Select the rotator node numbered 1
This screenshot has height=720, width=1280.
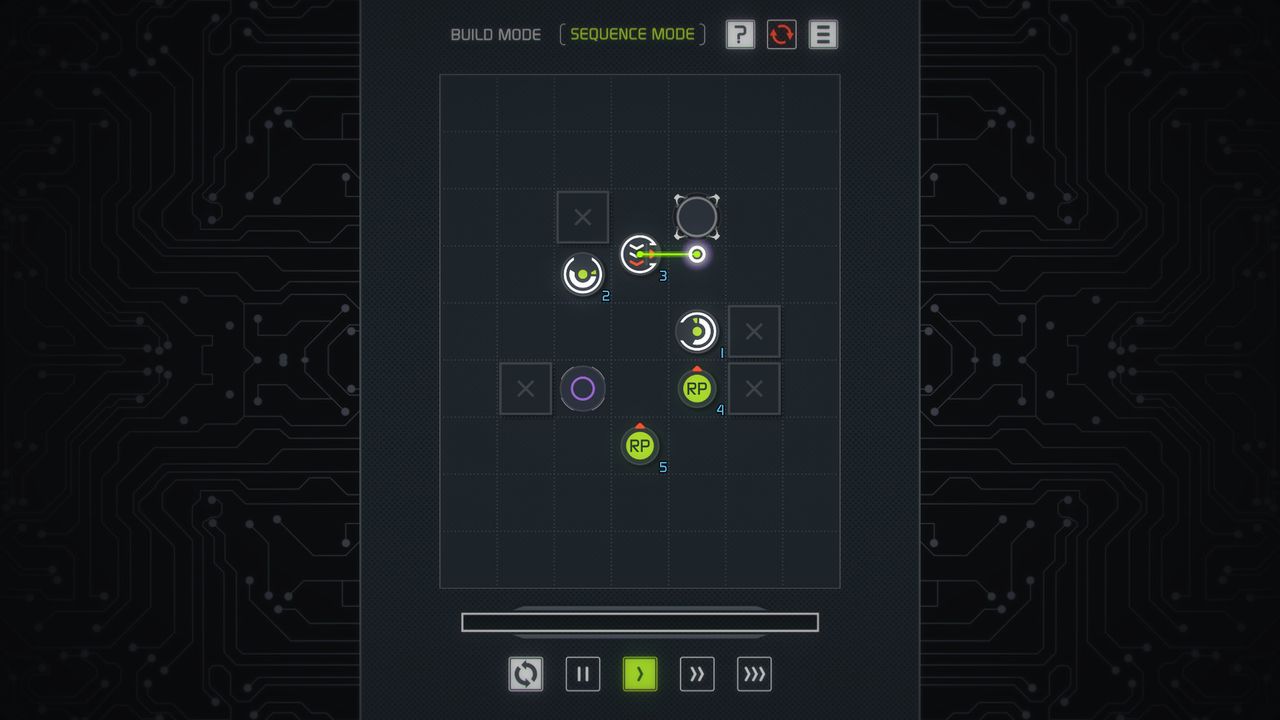pyautogui.click(x=697, y=331)
